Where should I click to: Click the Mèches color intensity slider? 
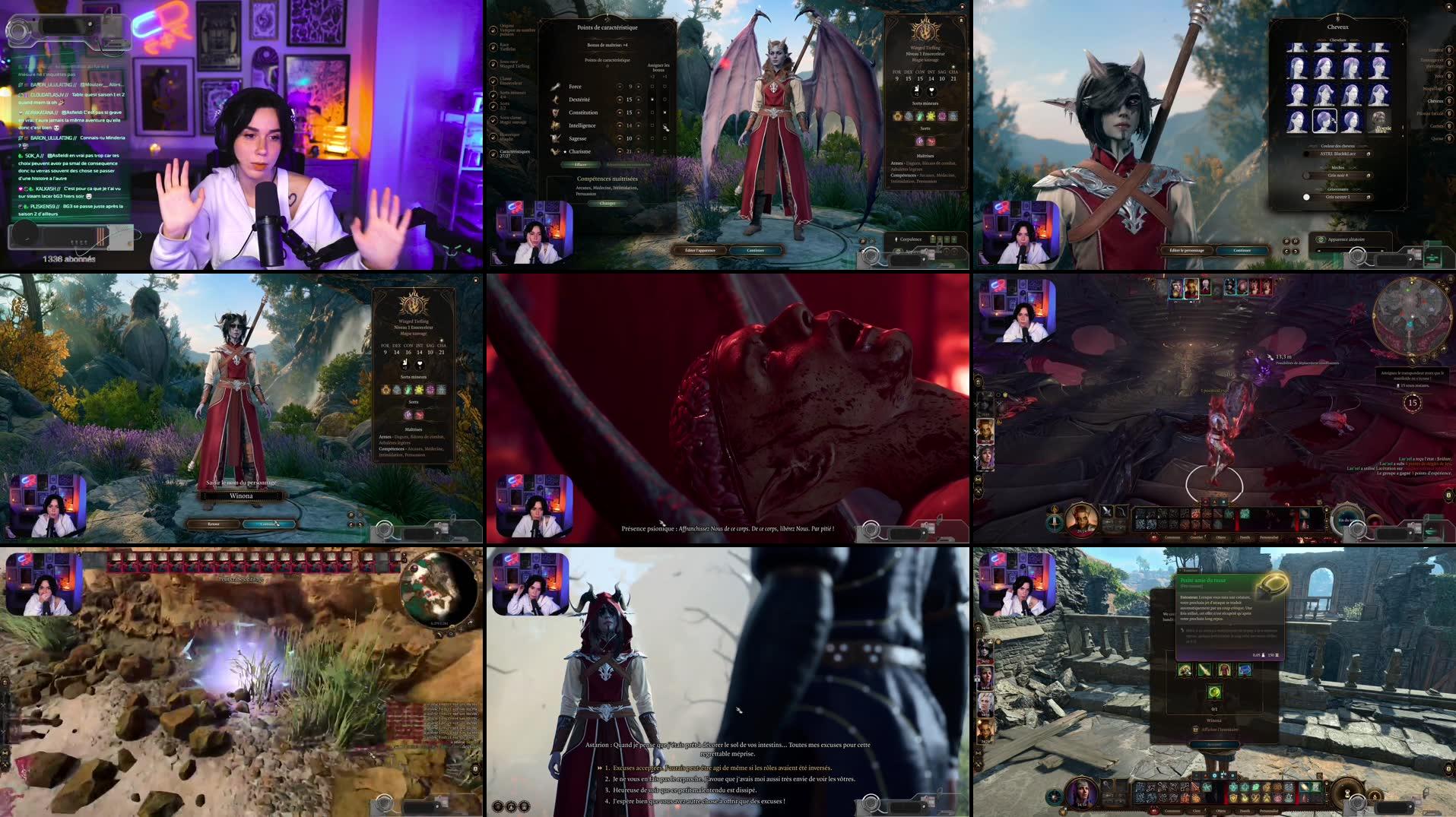(x=1307, y=176)
